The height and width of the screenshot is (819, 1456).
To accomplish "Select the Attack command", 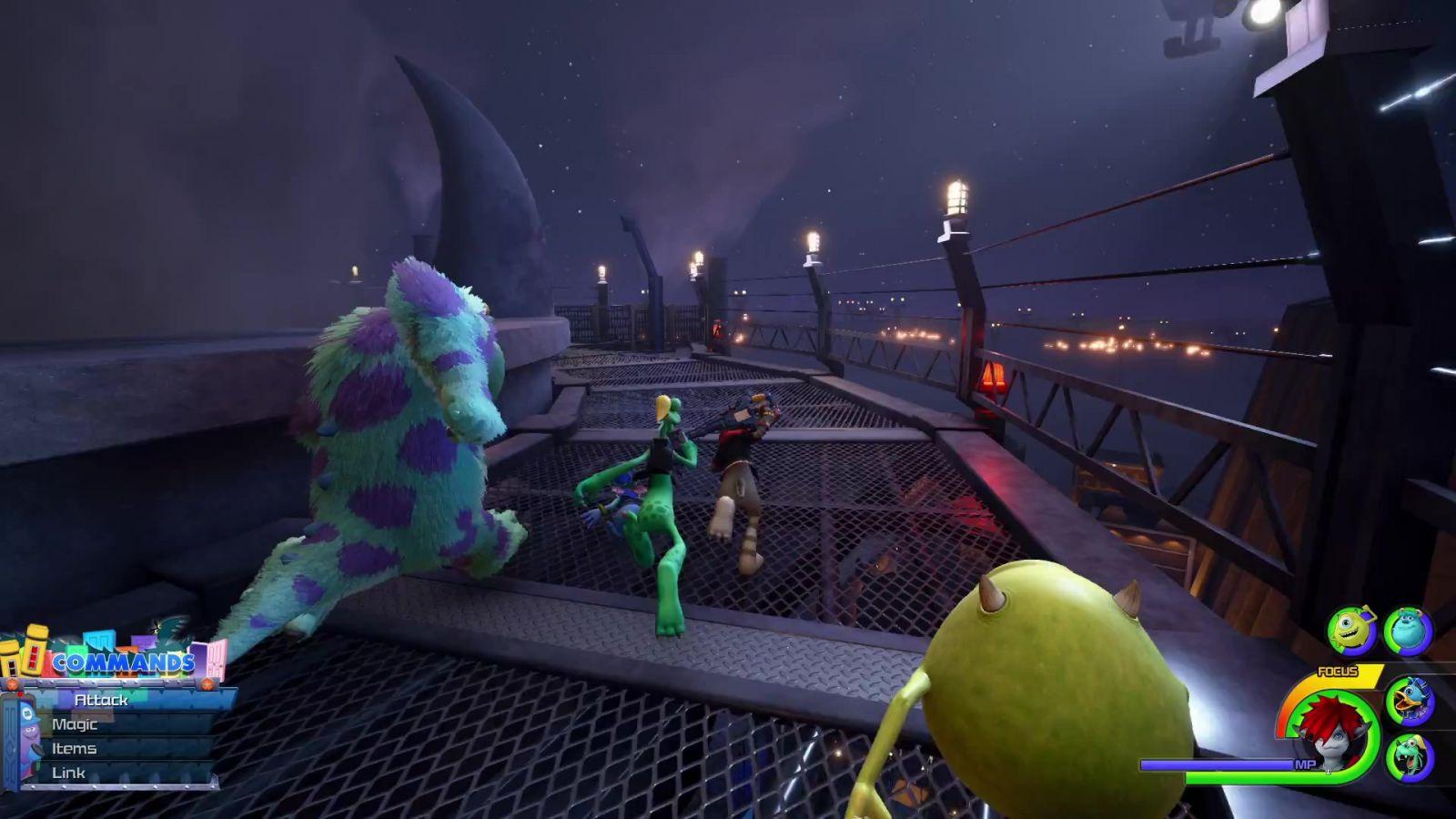I will [x=102, y=700].
